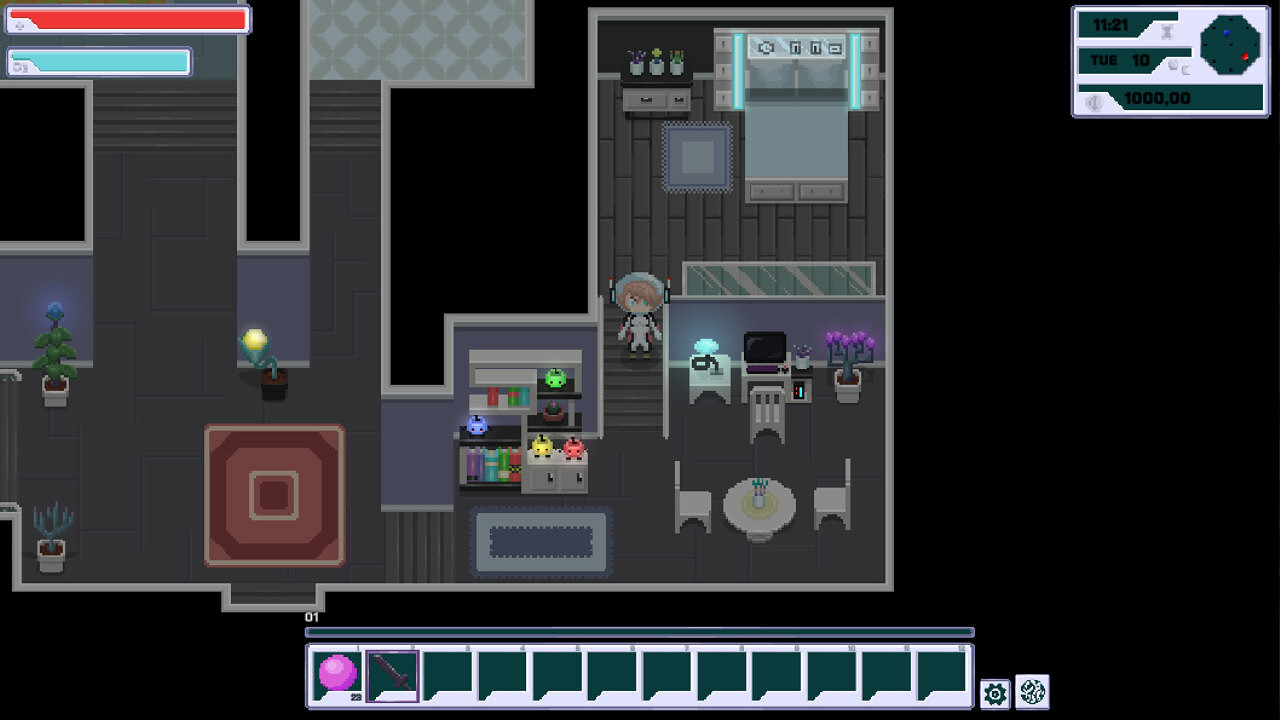This screenshot has width=1280, height=720.
Task: Click the moon phase icon beside the TUE 10 date
Action: [x=1172, y=67]
